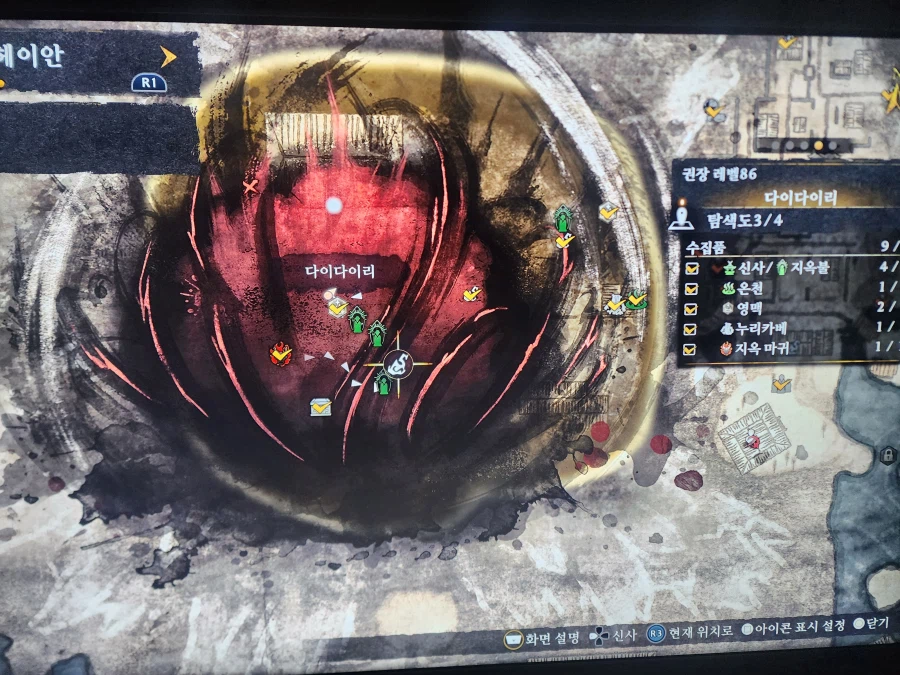Toggle the 신사/지옥불 collectible checkbox
Viewport: 900px width, 675px height.
692,268
